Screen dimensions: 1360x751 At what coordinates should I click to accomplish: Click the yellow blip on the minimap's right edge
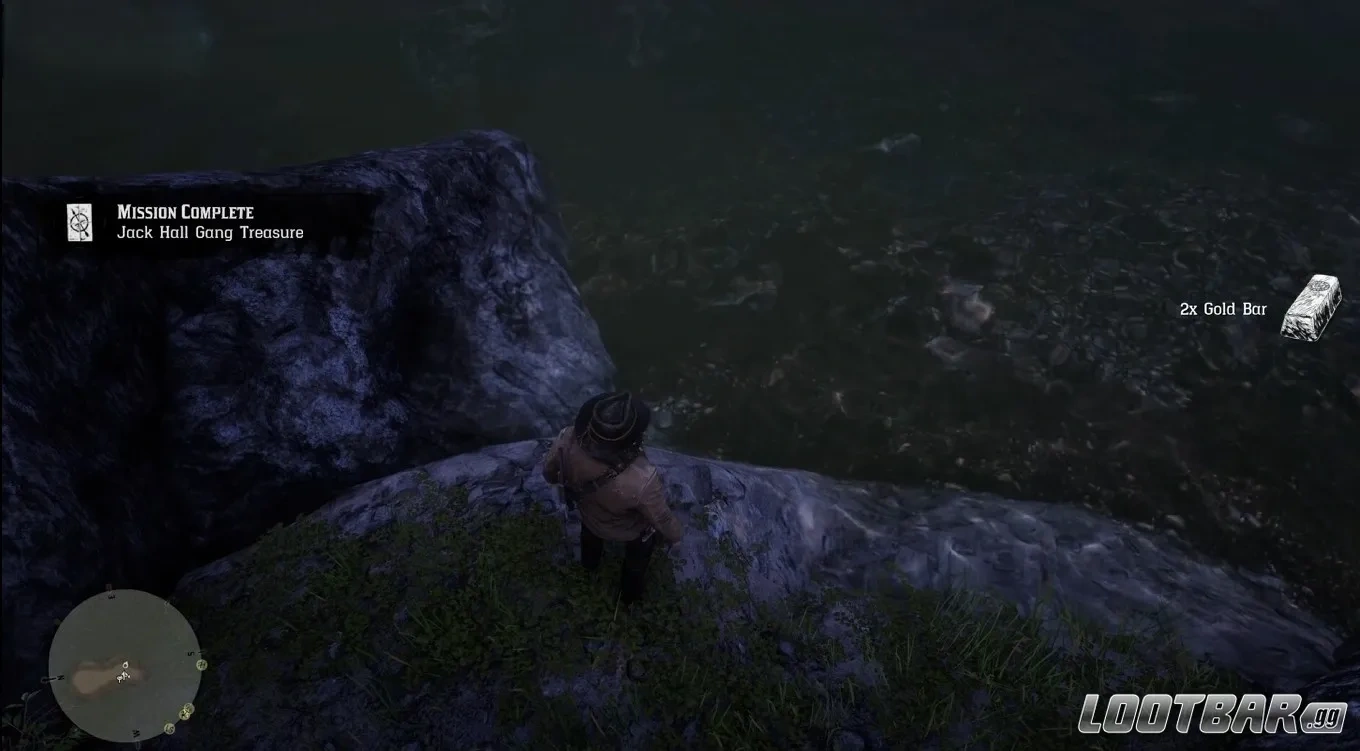(x=202, y=664)
